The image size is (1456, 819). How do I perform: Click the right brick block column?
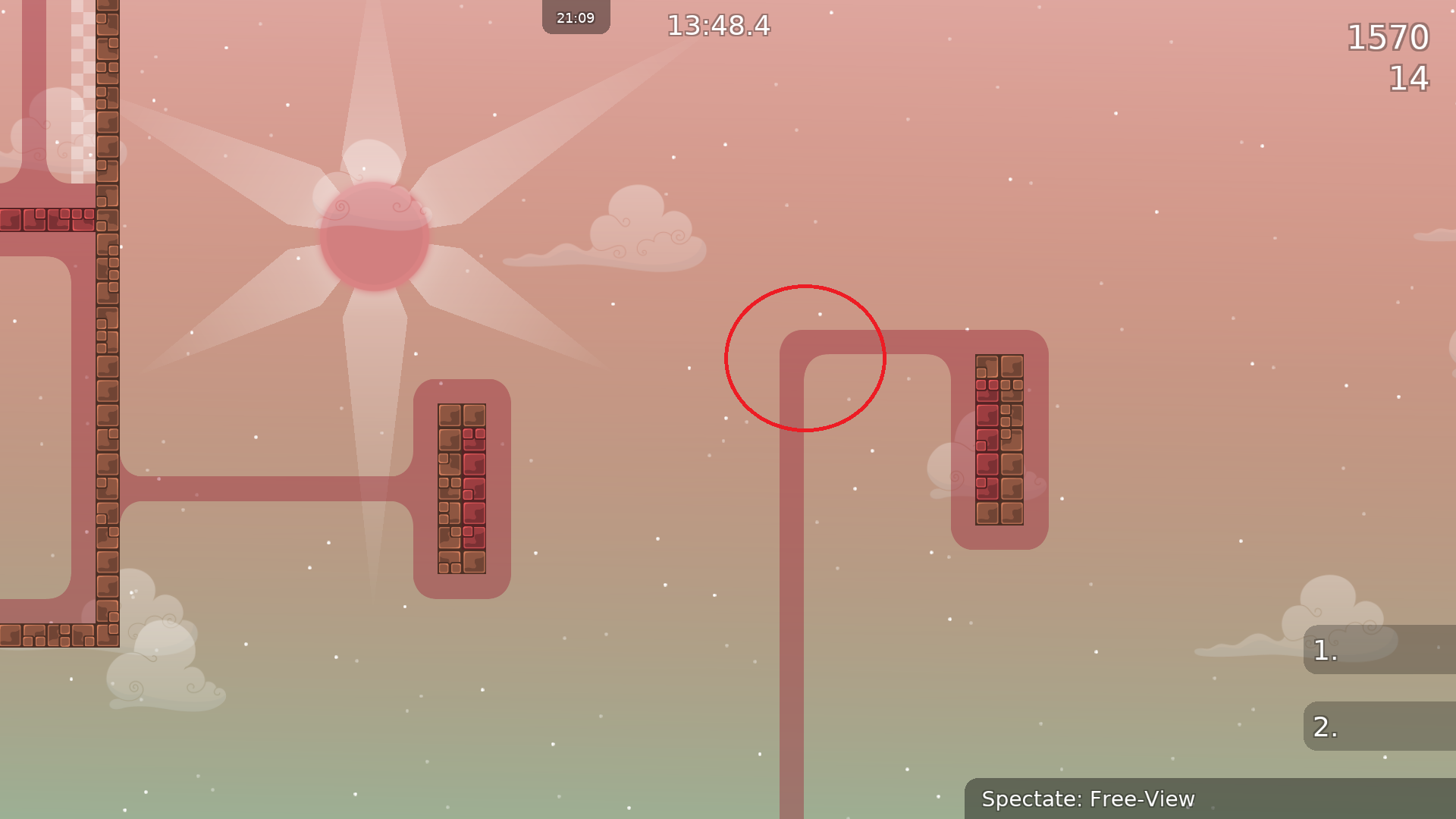coord(999,440)
